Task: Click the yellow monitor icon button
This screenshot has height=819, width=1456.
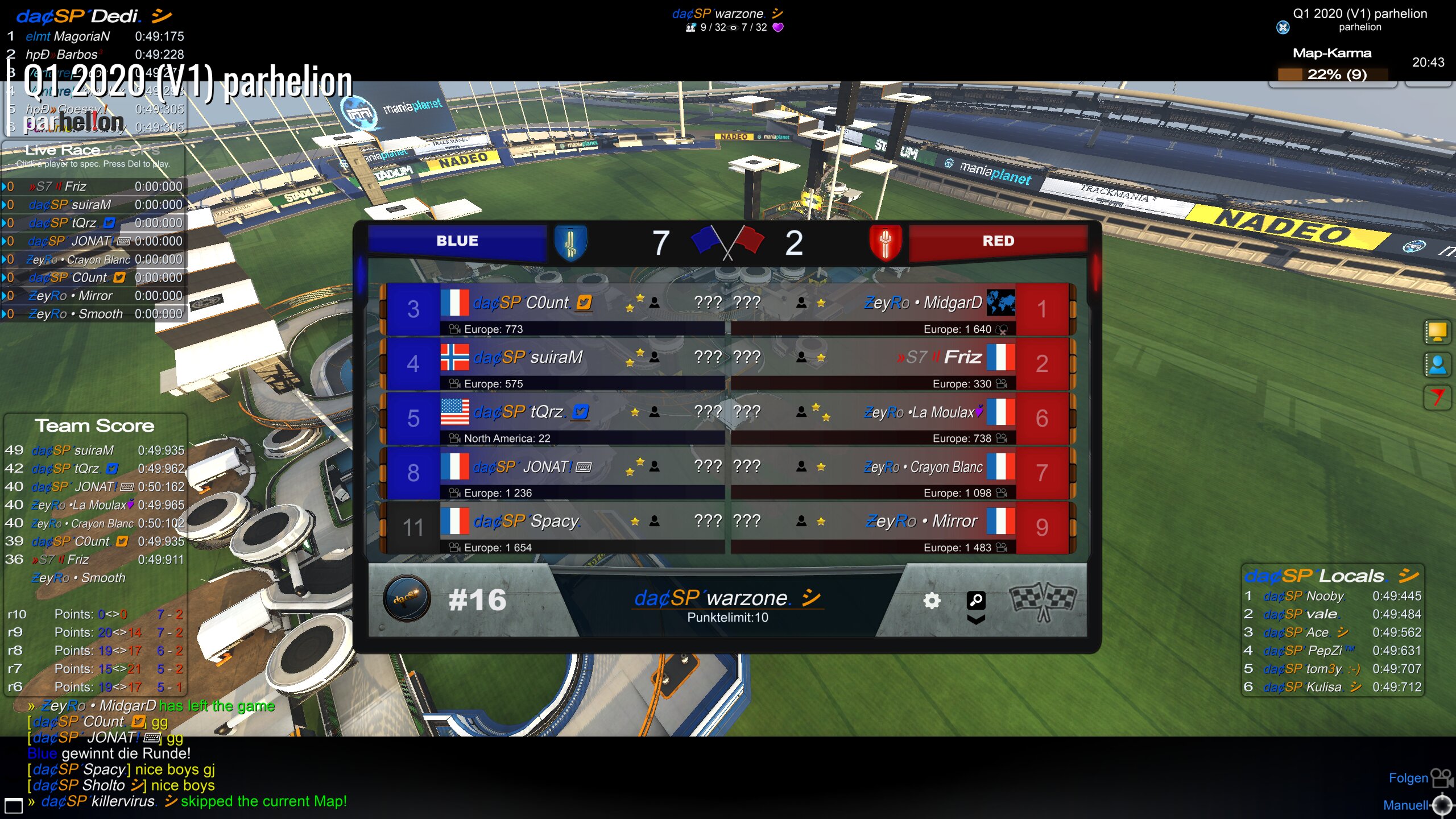Action: click(x=1437, y=332)
